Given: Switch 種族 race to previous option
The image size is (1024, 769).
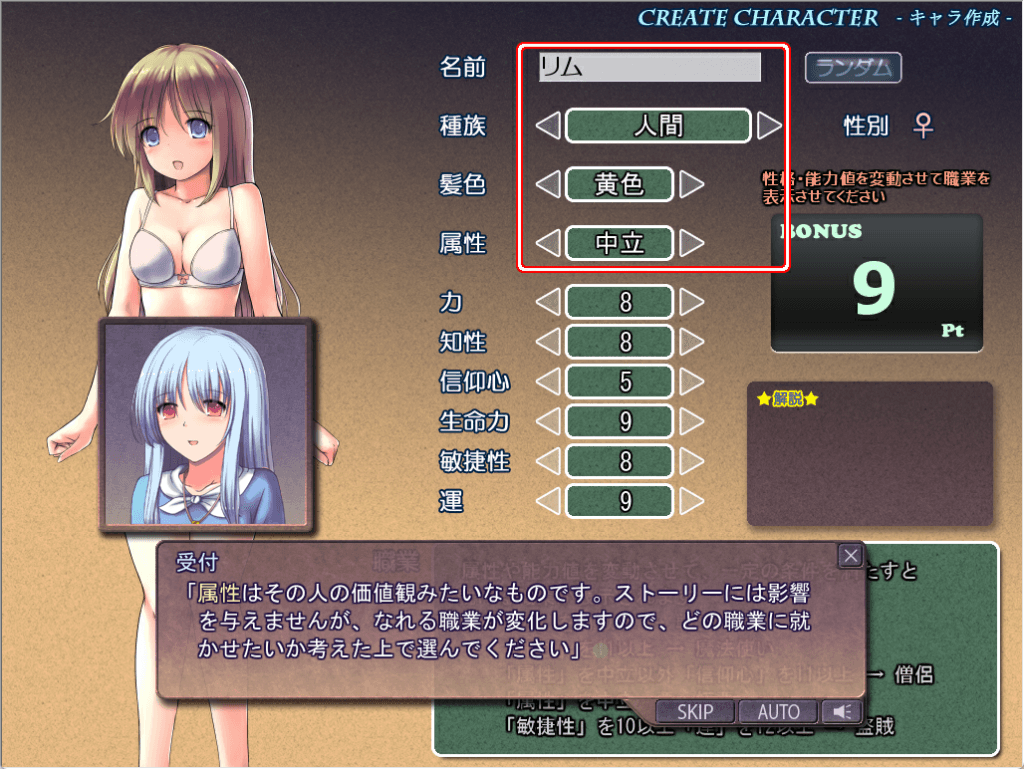Looking at the screenshot, I should coord(548,126).
